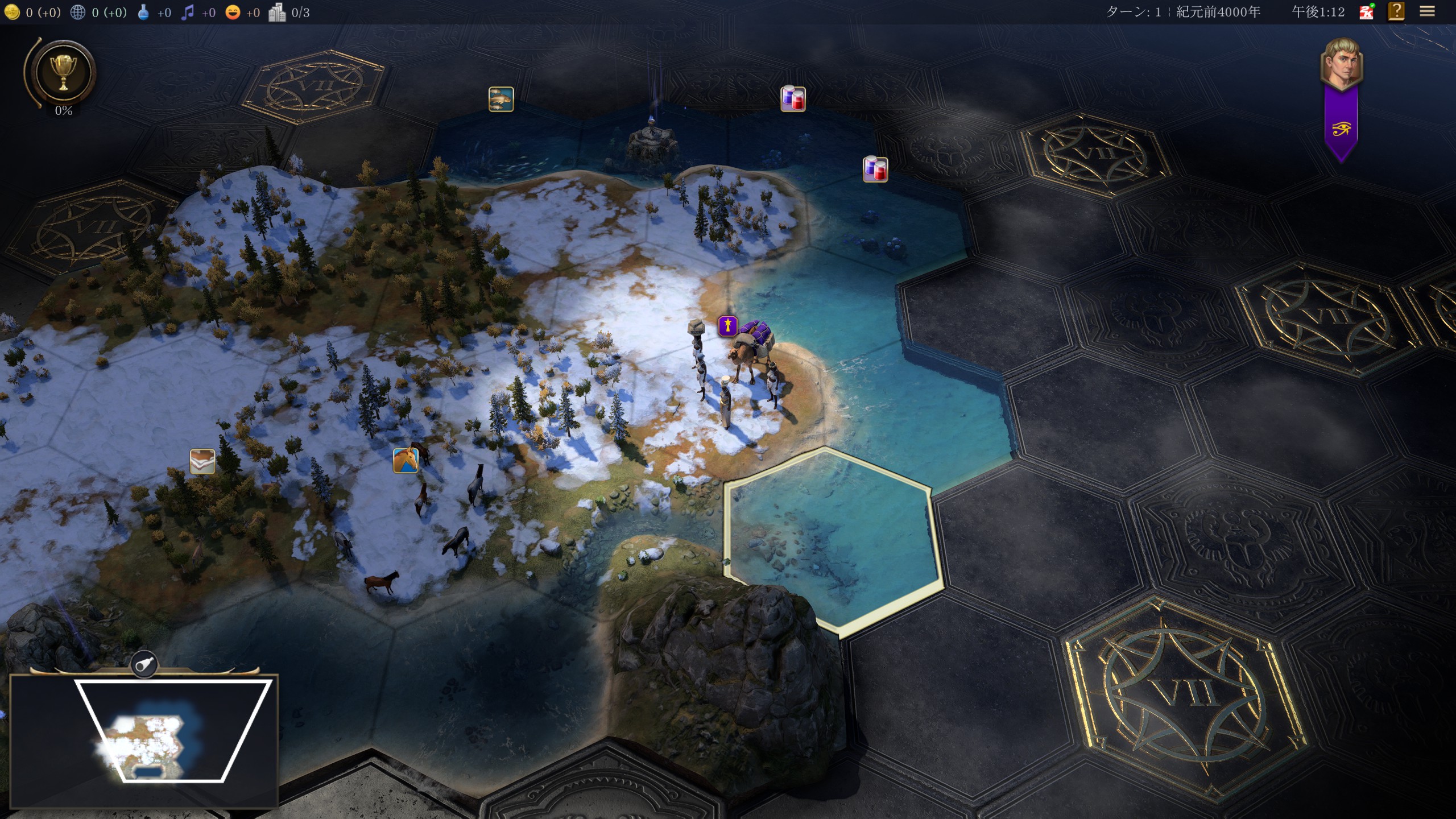Click the happiness smiley face icon

[233, 12]
